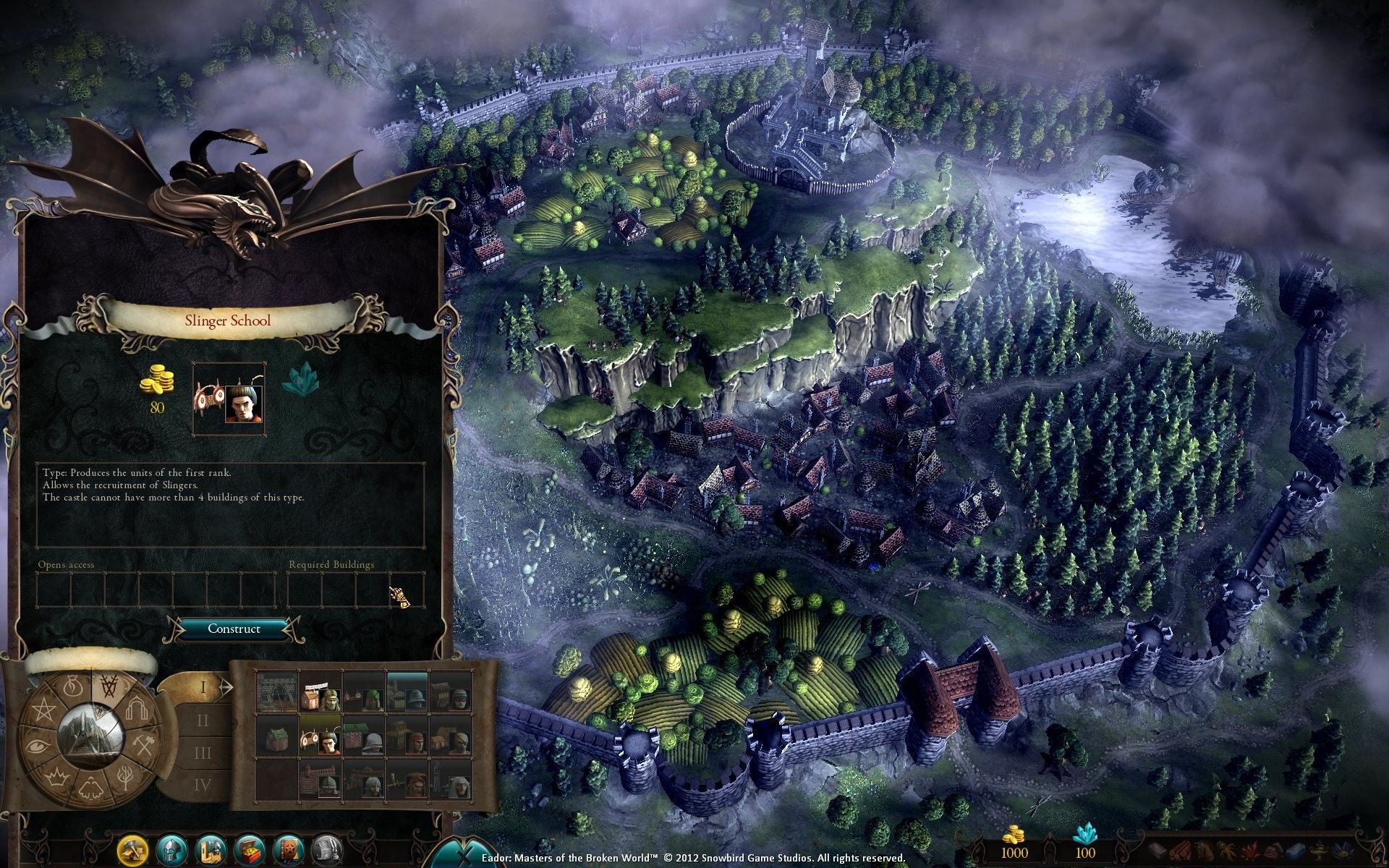Construct the Slinger School

(x=234, y=629)
